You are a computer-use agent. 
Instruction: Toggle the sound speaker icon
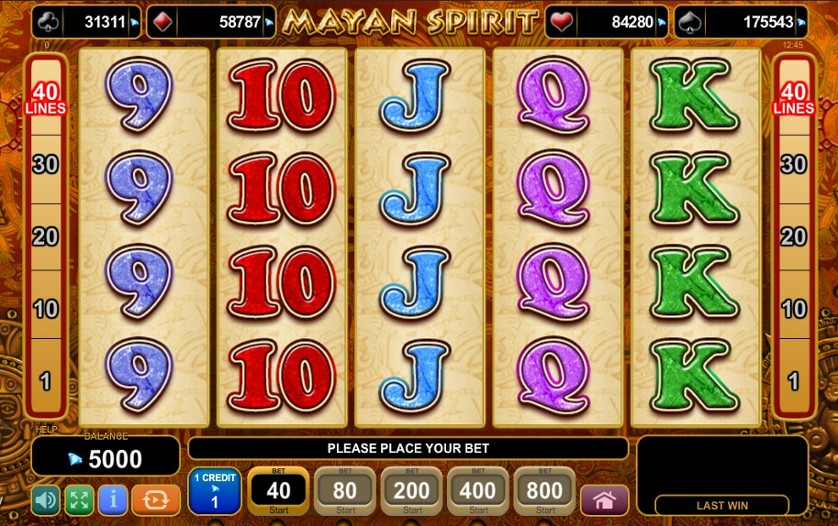click(46, 500)
